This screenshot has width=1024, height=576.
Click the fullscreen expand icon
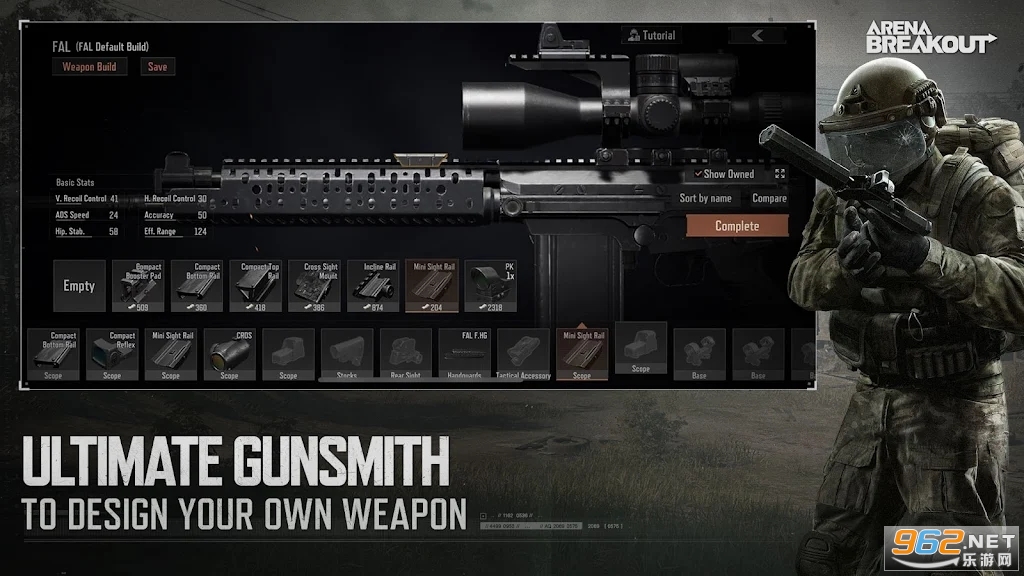point(780,174)
